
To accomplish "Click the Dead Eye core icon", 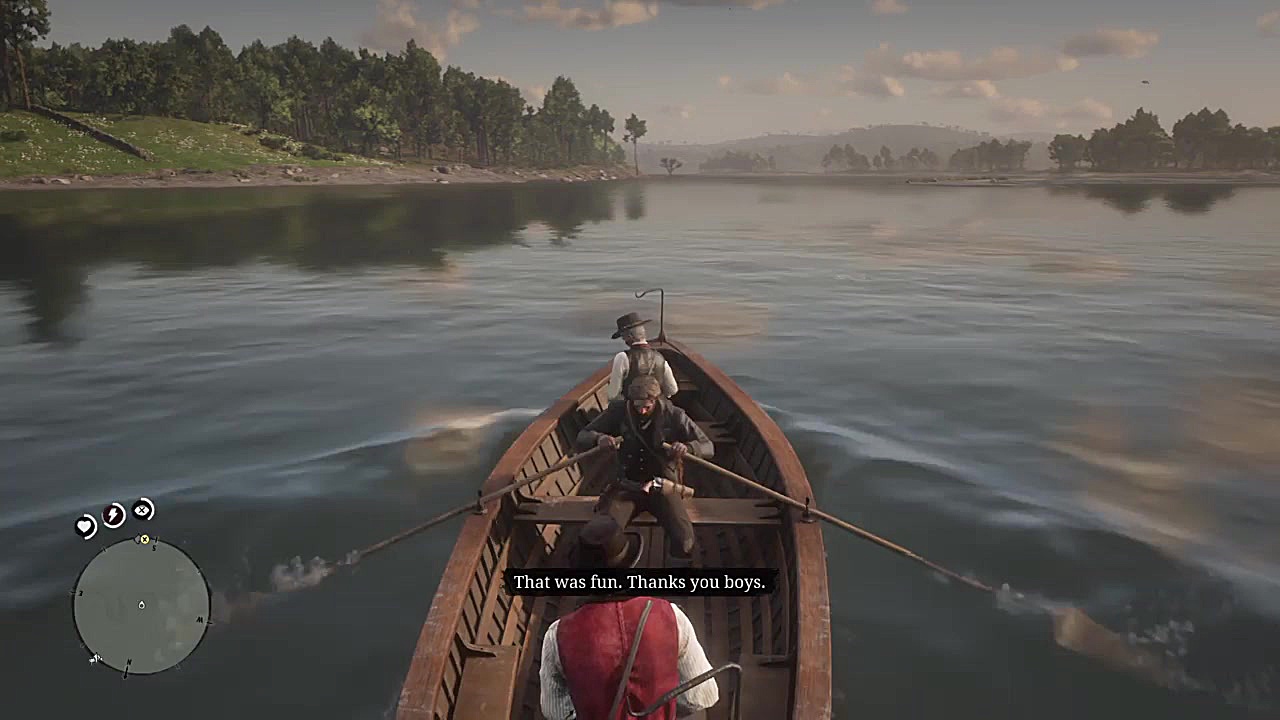I will pos(142,510).
